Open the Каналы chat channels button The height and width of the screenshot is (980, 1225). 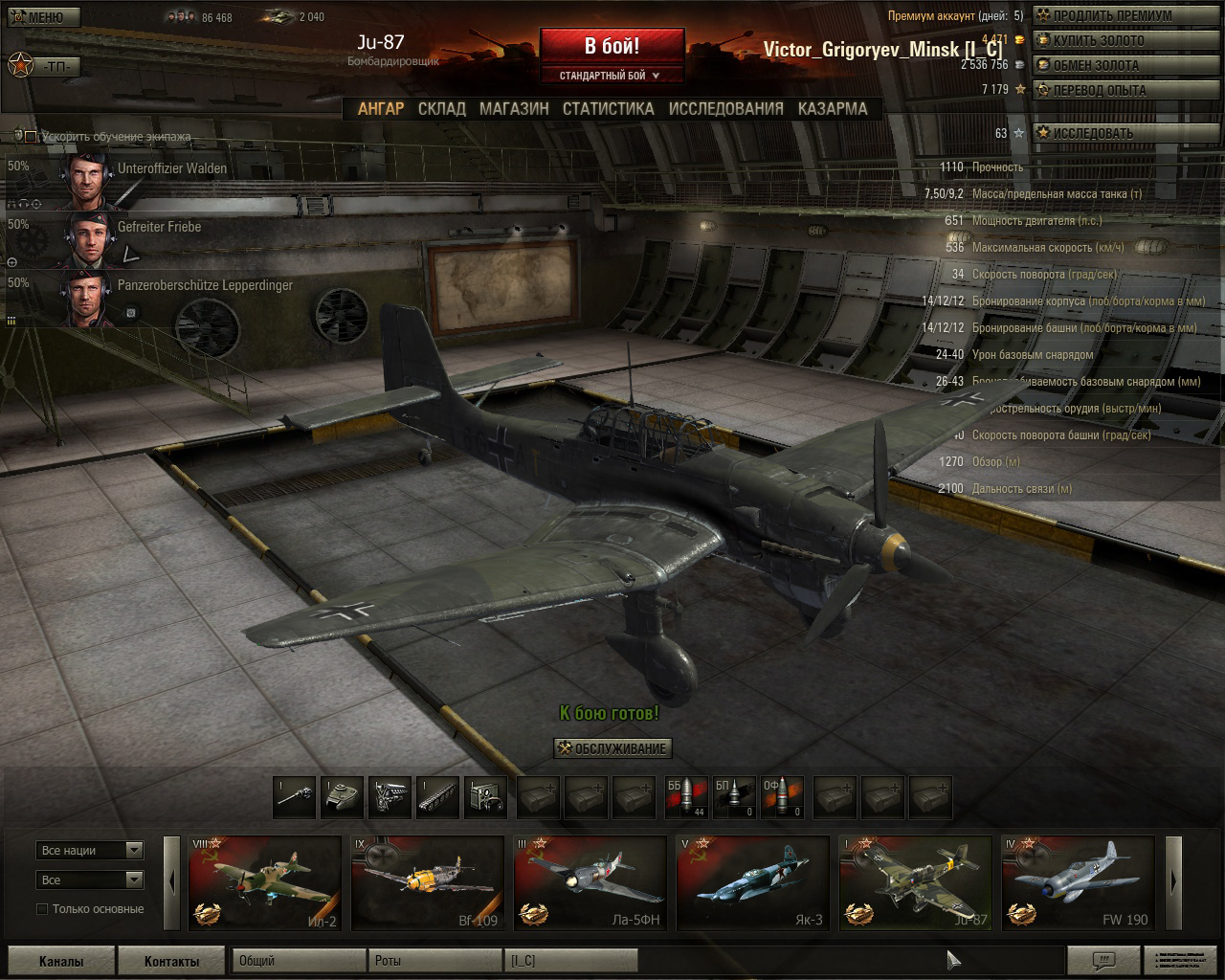(x=61, y=961)
